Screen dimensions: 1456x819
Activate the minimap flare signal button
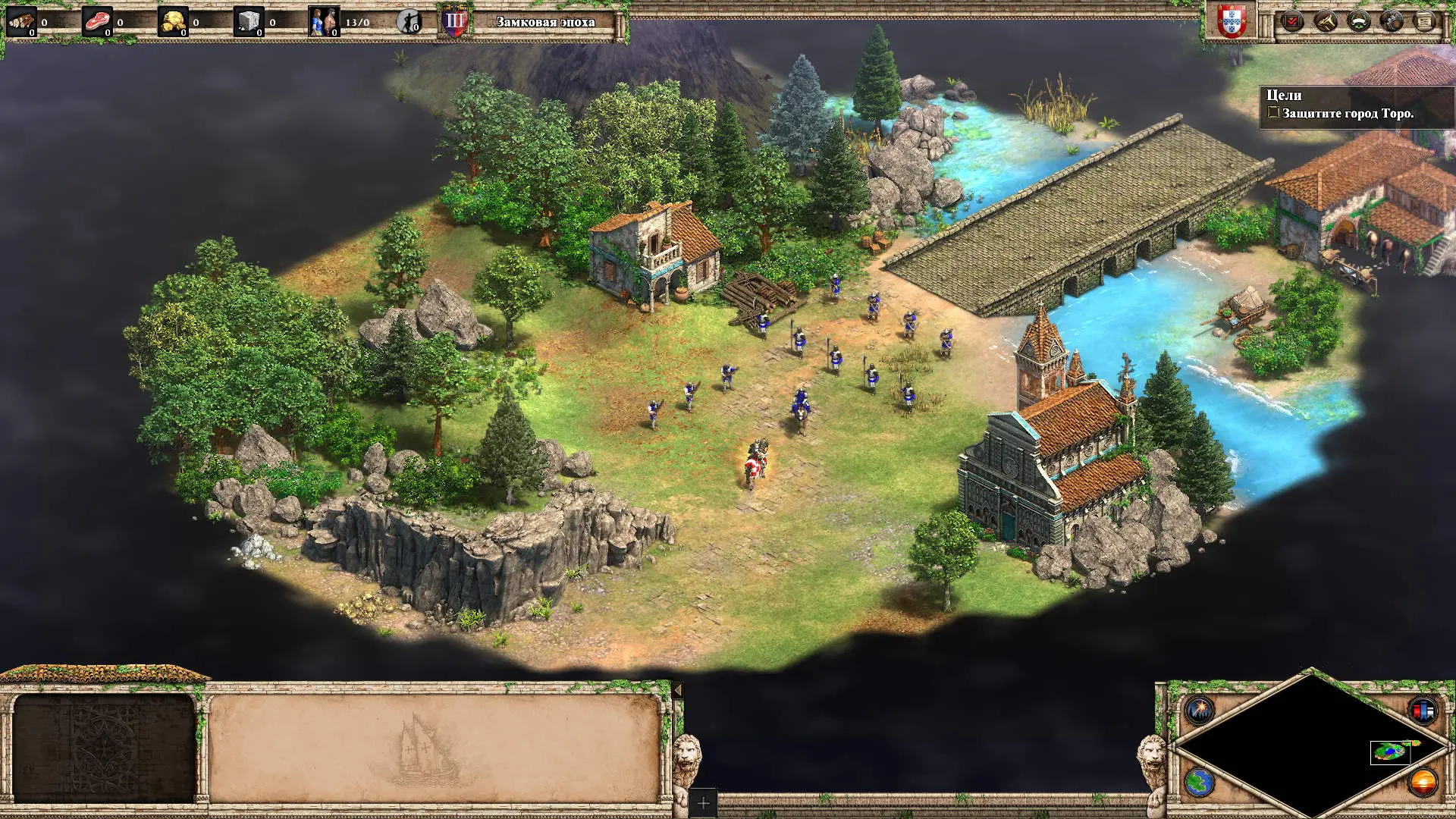[1200, 710]
